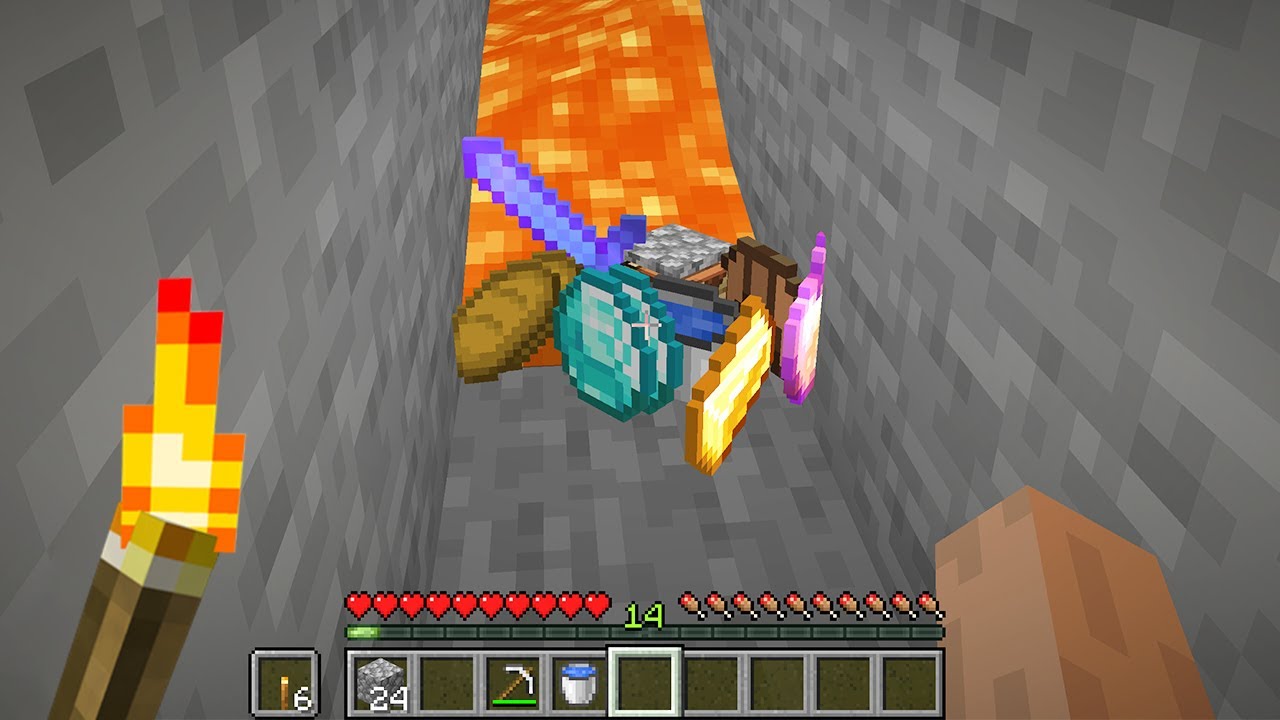Click the torch stack in the offhand slot
This screenshot has height=720, width=1280.
[285, 682]
